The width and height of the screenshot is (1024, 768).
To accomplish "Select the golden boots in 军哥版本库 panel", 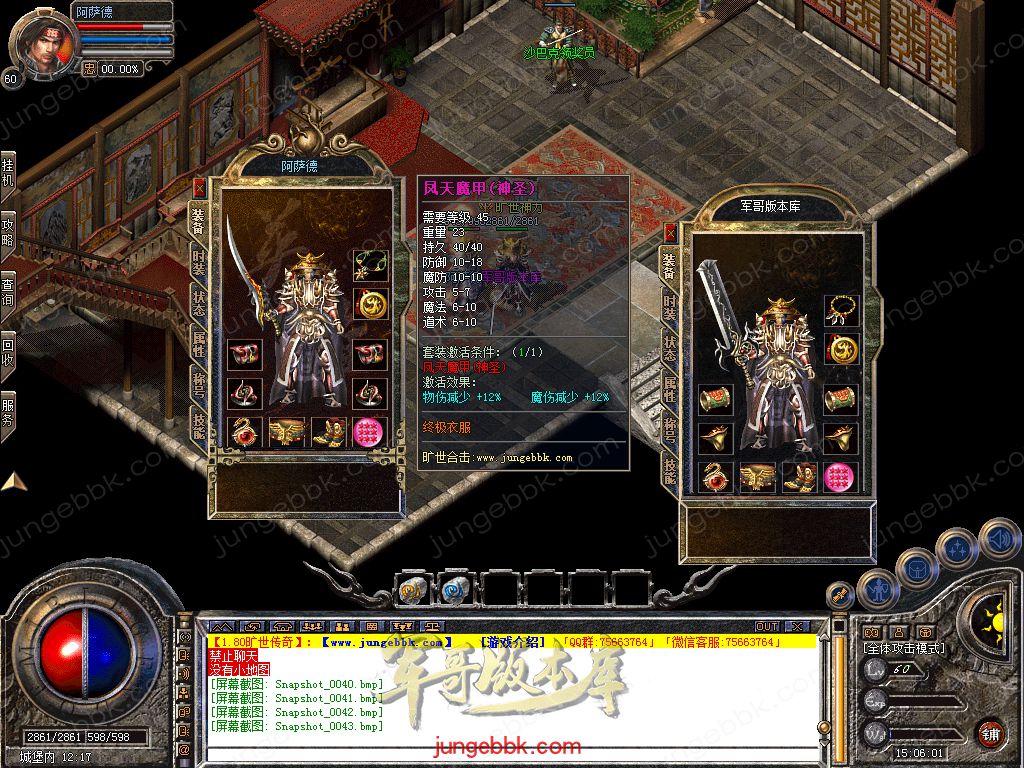I will click(800, 477).
